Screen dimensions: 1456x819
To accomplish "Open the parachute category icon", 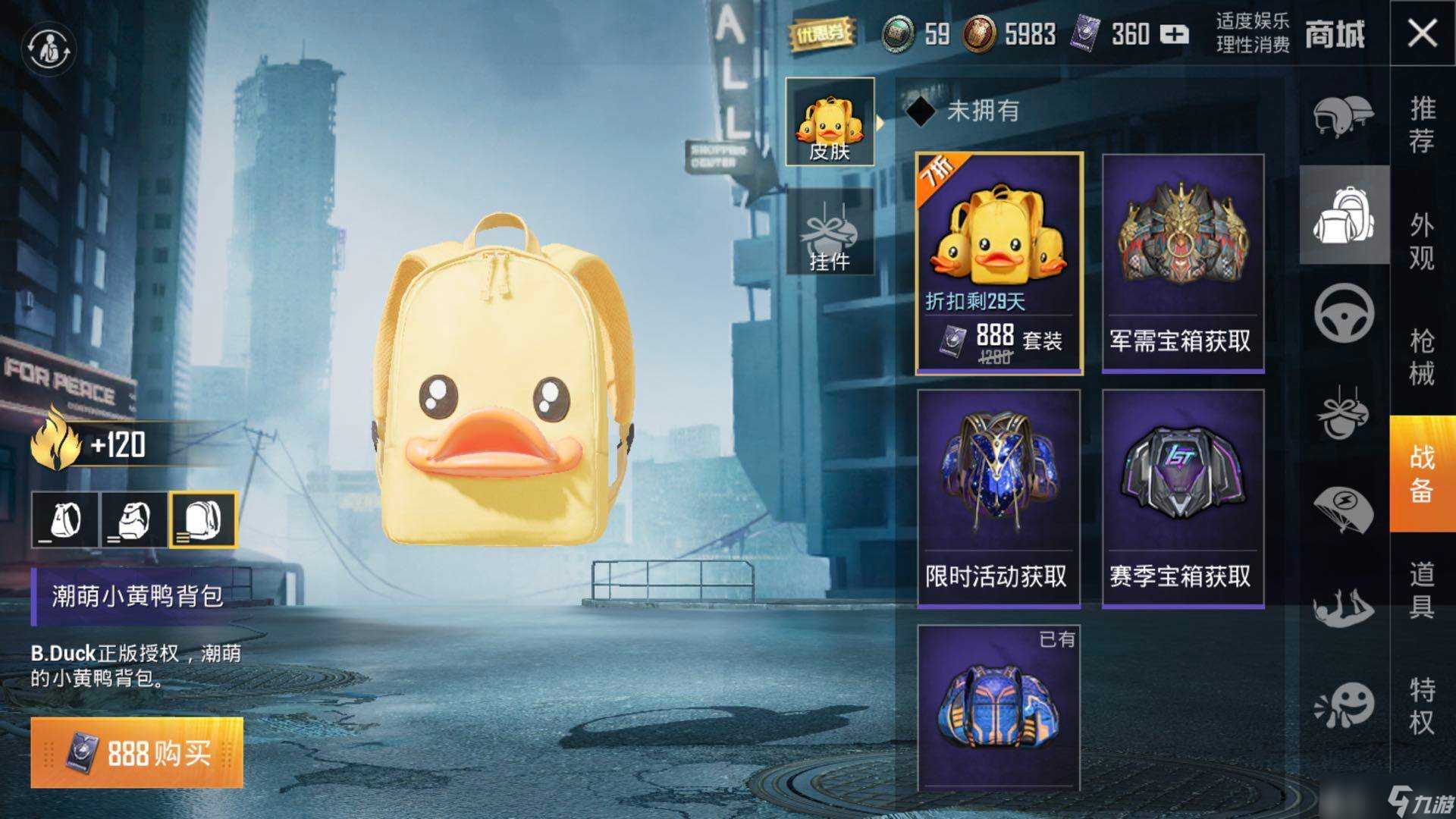I will [1343, 508].
